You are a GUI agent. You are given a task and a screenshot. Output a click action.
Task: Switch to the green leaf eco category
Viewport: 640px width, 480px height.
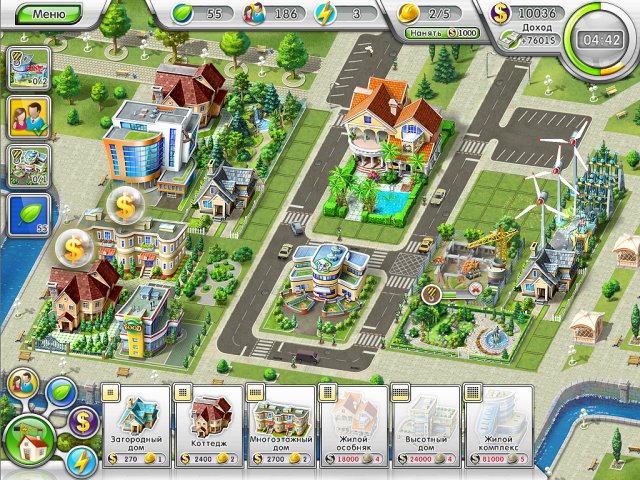63,389
